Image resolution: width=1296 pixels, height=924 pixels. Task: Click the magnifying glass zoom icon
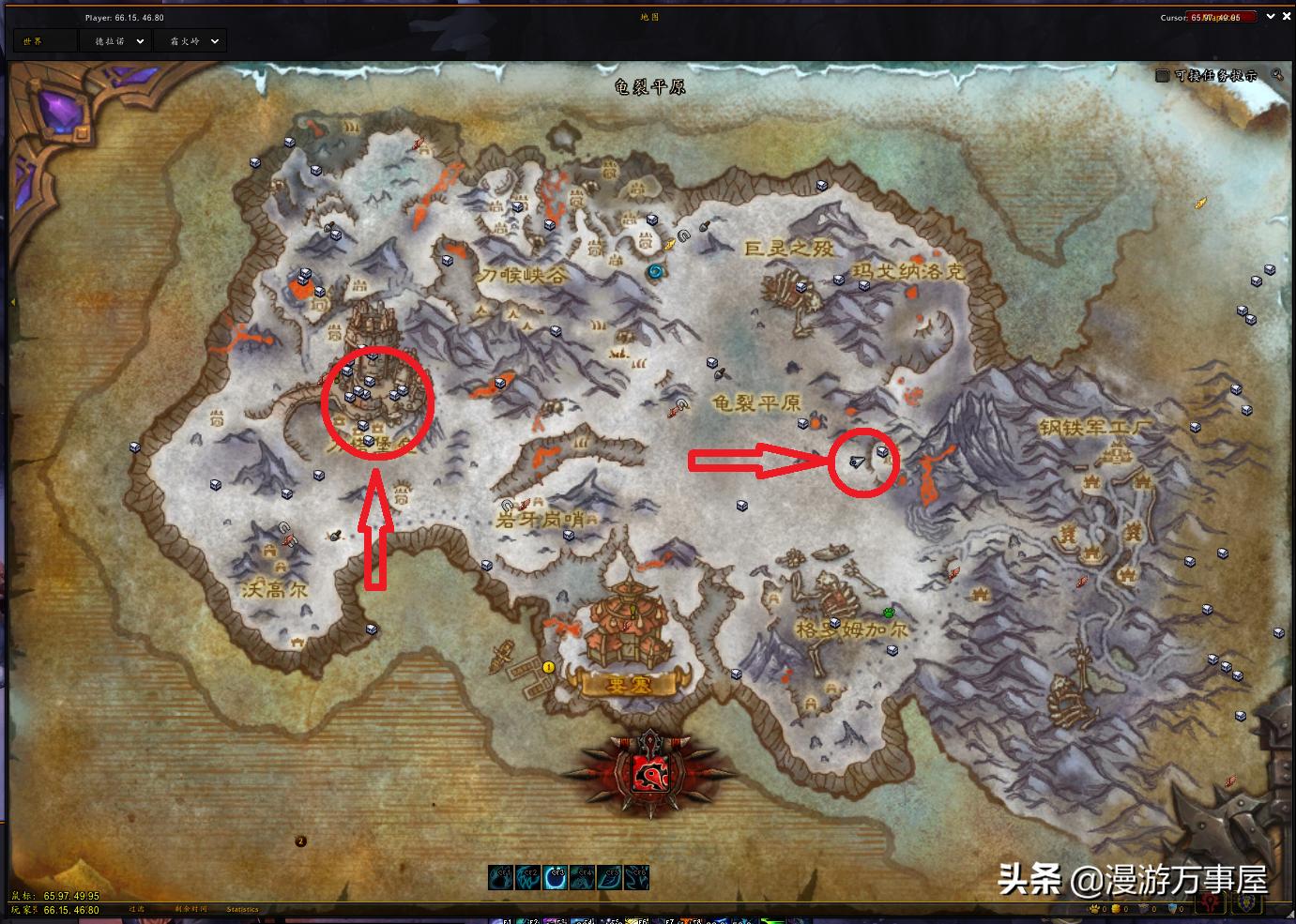pos(1278,74)
